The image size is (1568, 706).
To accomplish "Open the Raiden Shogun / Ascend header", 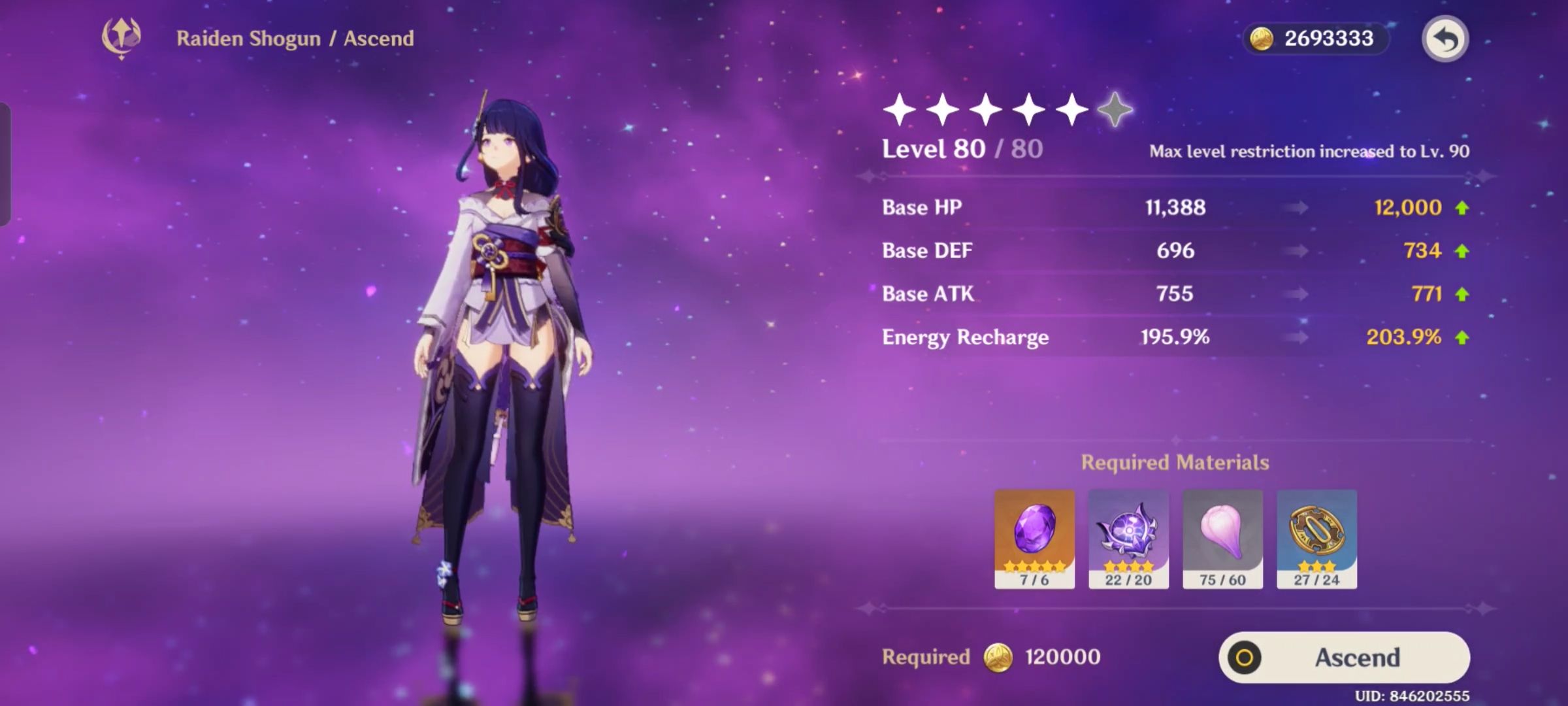I will (295, 37).
